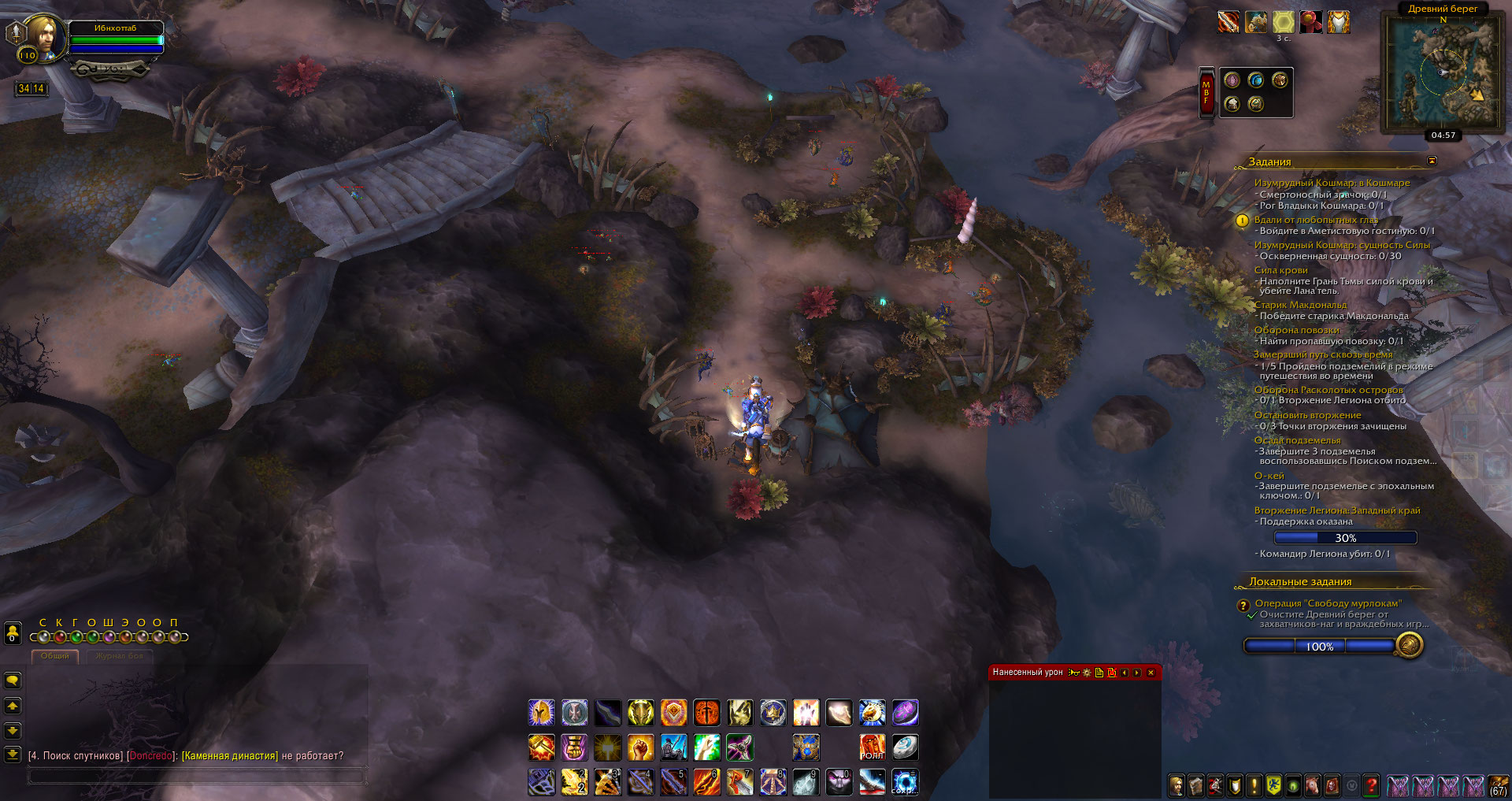Switch to the Журнал боя combat log tab
1512x801 pixels.
(x=120, y=656)
